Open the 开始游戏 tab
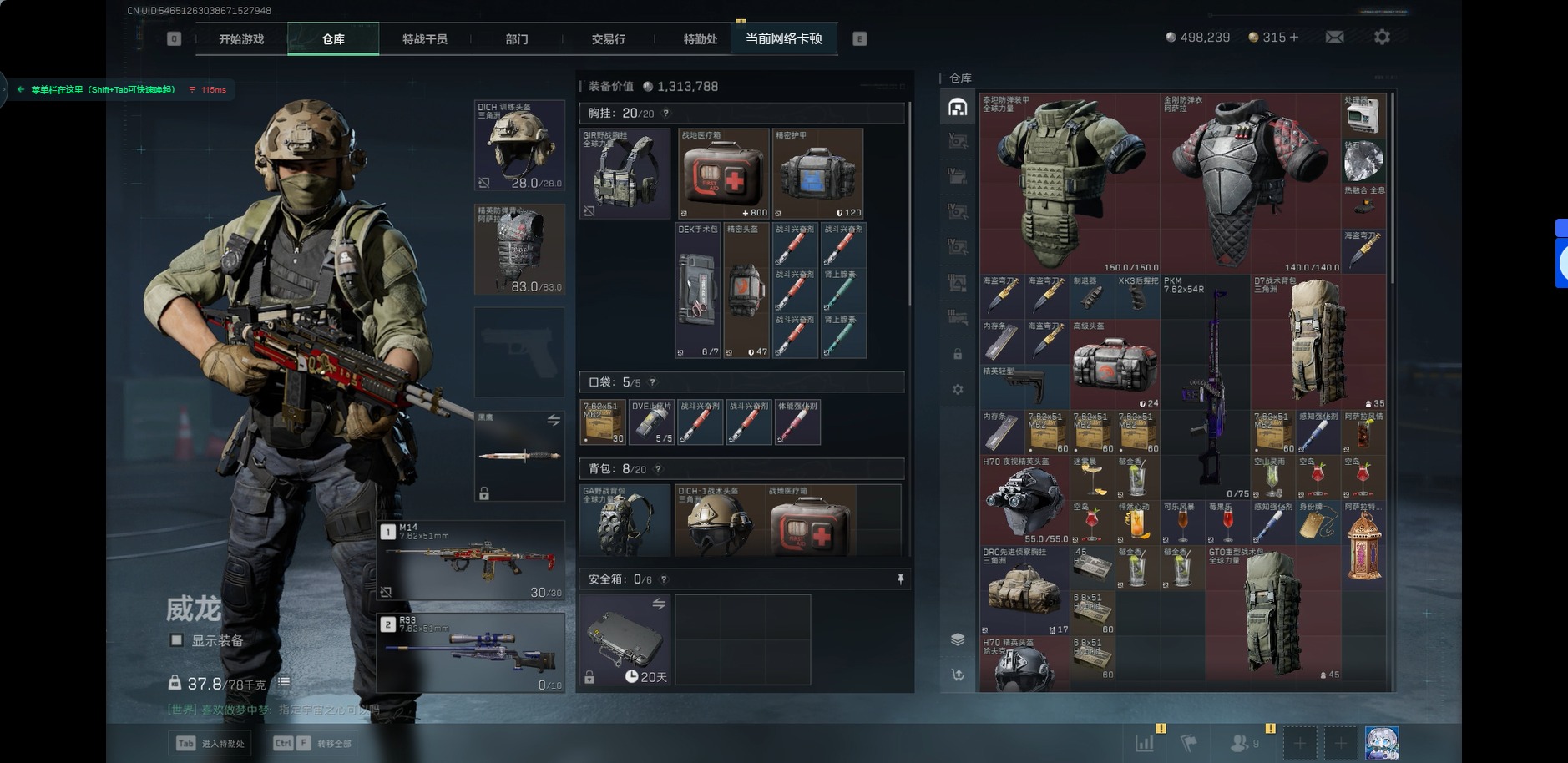The width and height of the screenshot is (1568, 763). pos(241,39)
